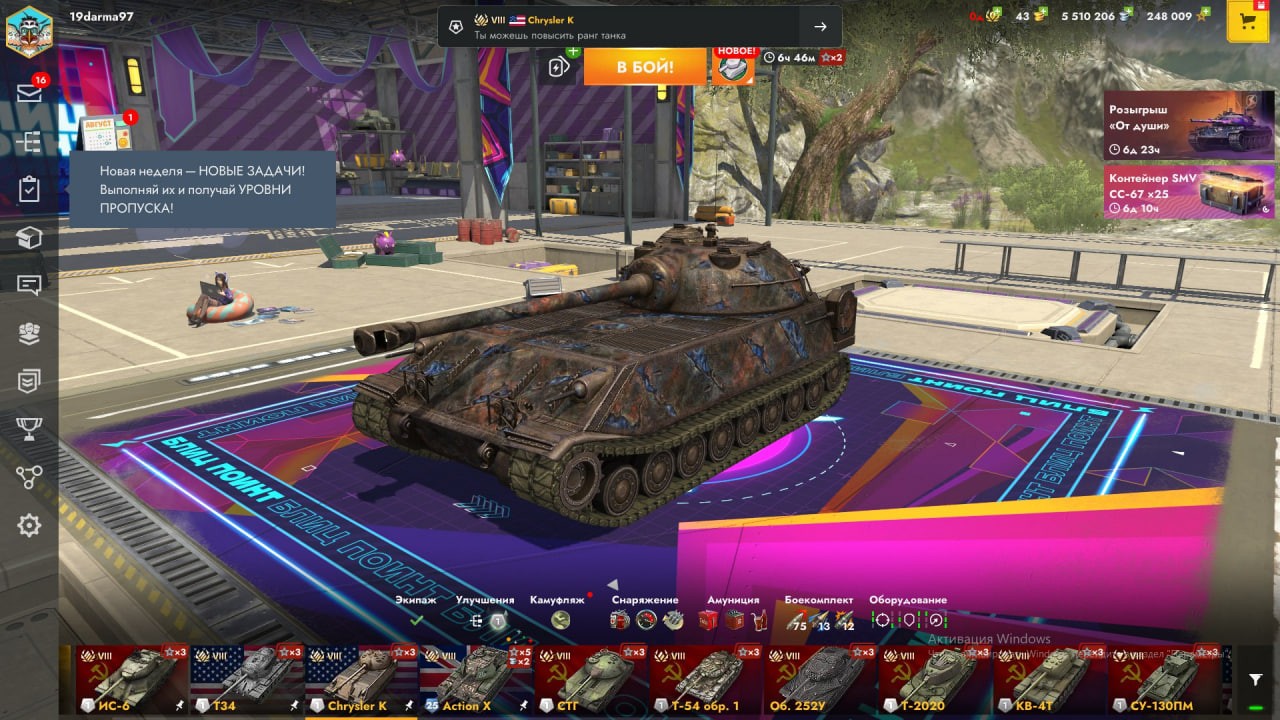Open the settings gear
The height and width of the screenshot is (720, 1280).
[29, 525]
